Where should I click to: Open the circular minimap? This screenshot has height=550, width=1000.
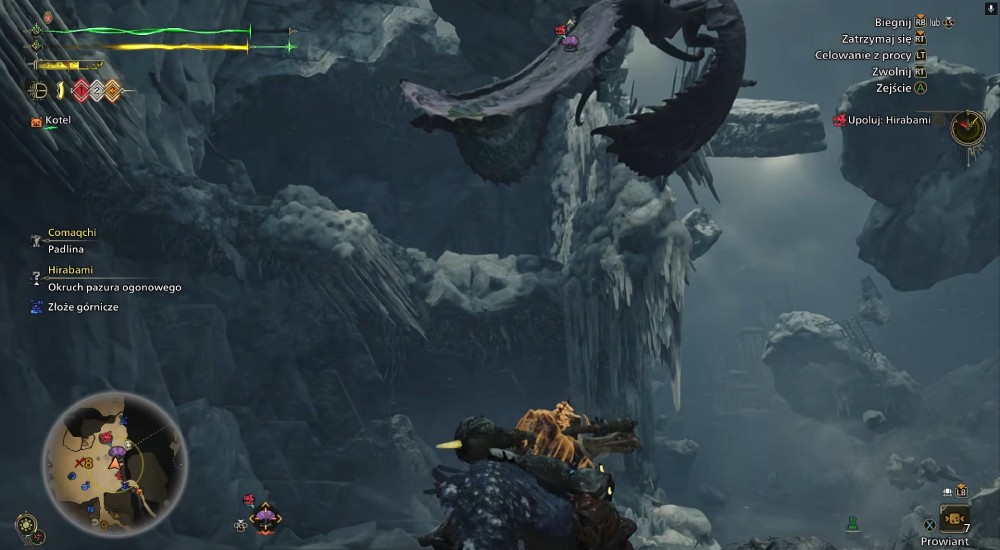pos(114,461)
